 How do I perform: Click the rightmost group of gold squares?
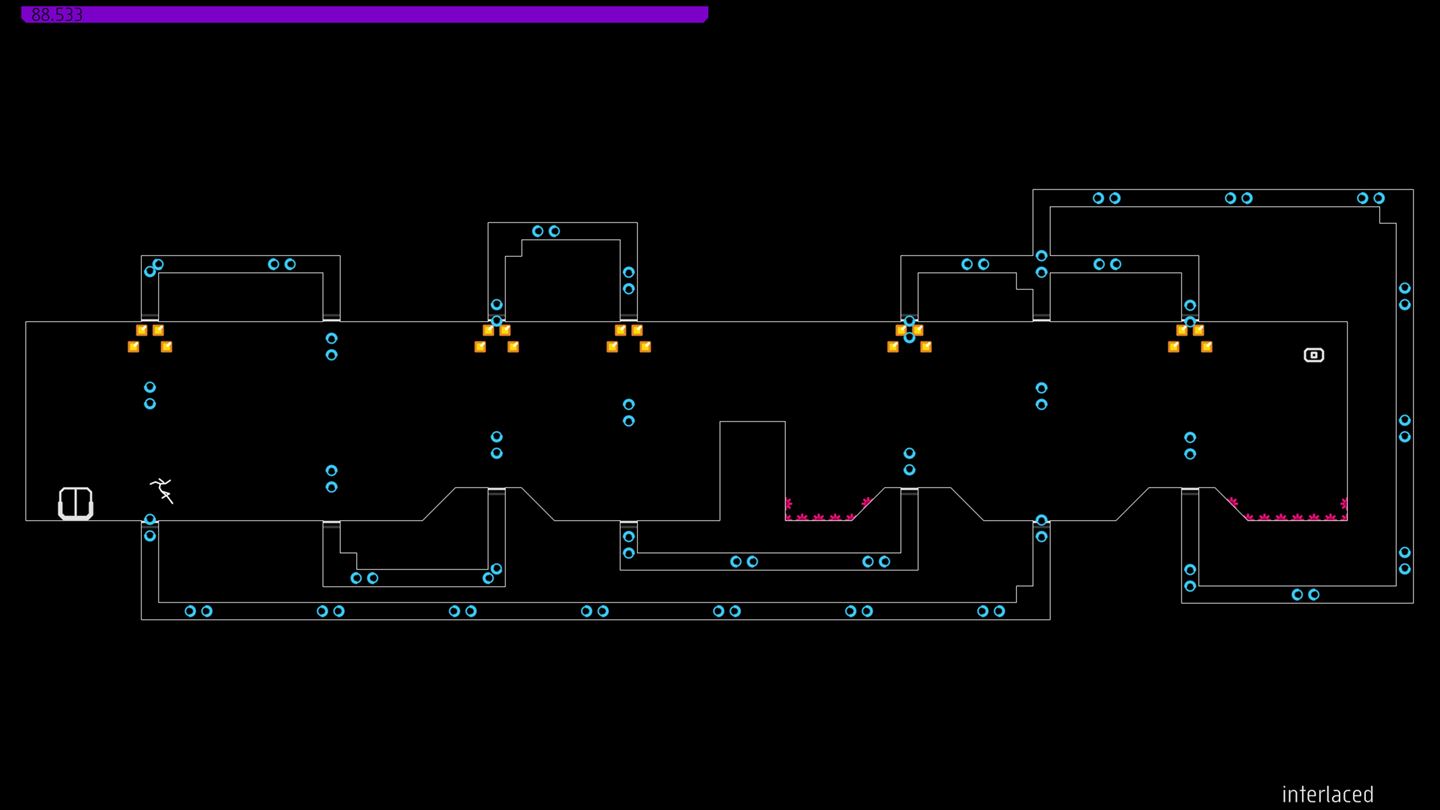(1190, 337)
